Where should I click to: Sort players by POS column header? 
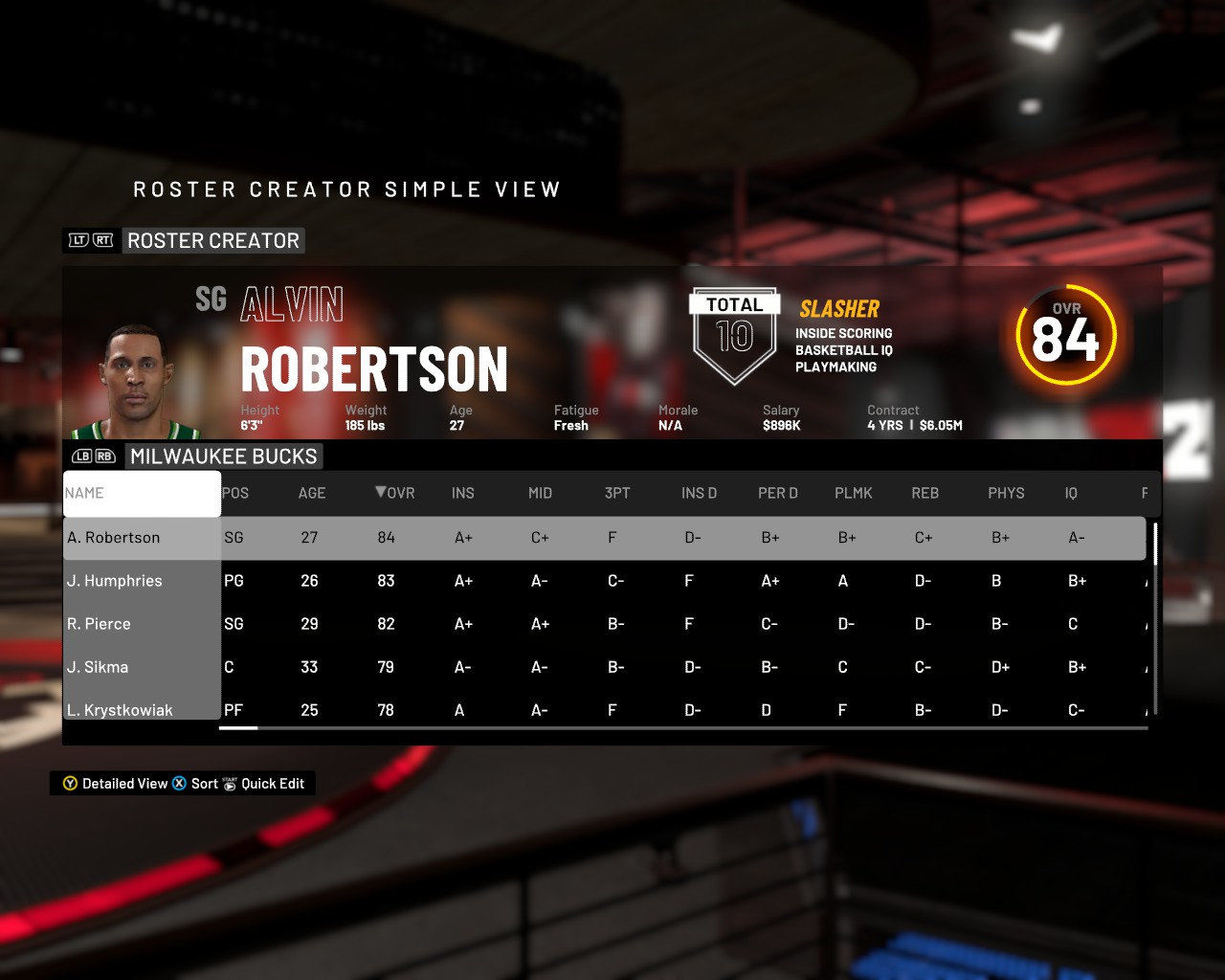tap(235, 493)
